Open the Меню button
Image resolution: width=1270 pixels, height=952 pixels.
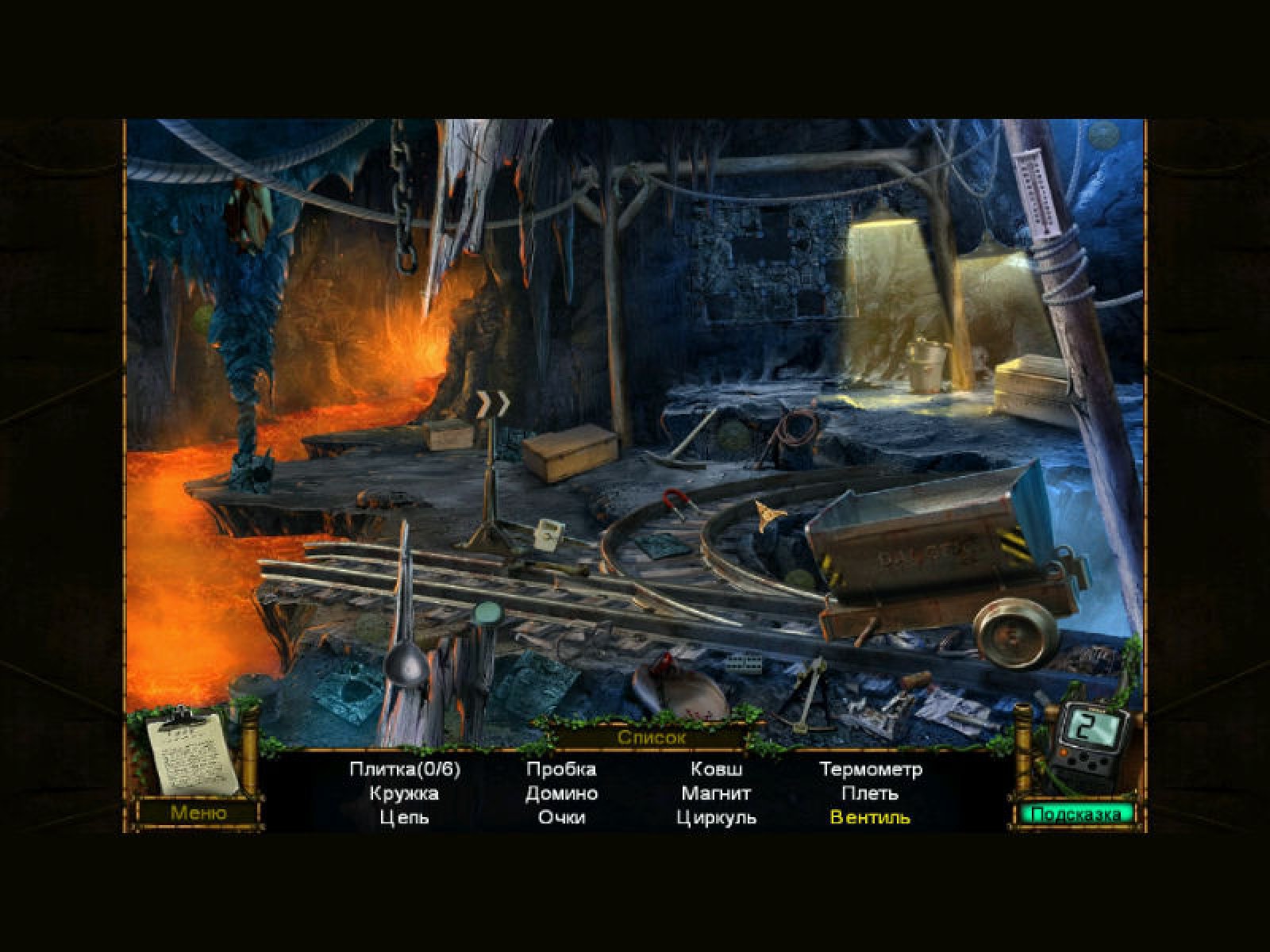tap(198, 812)
